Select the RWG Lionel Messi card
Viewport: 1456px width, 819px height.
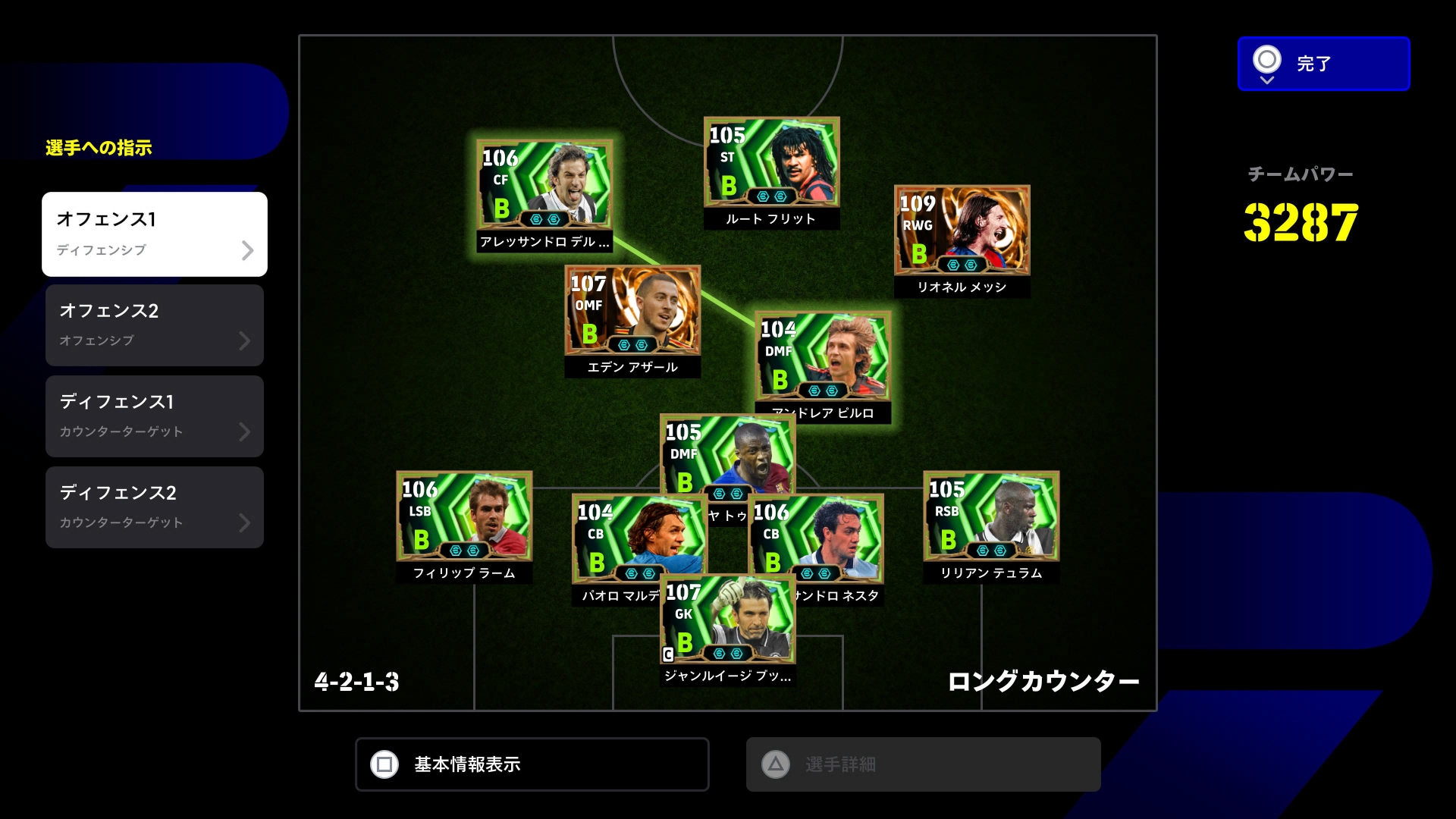[x=962, y=231]
